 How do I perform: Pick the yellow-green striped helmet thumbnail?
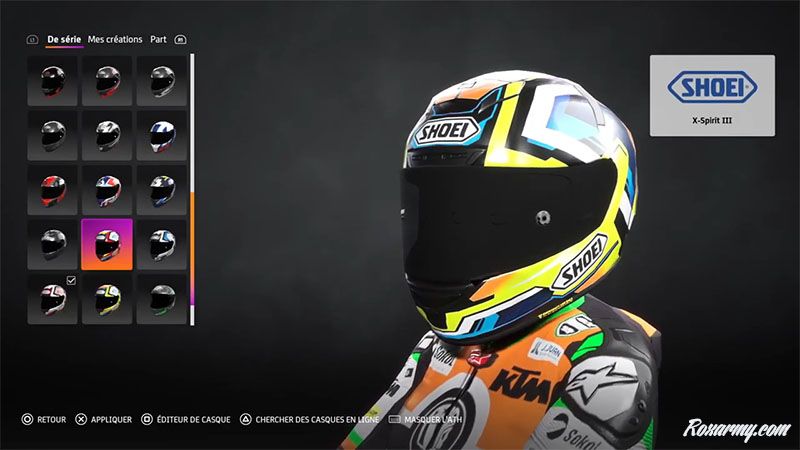pyautogui.click(x=107, y=298)
